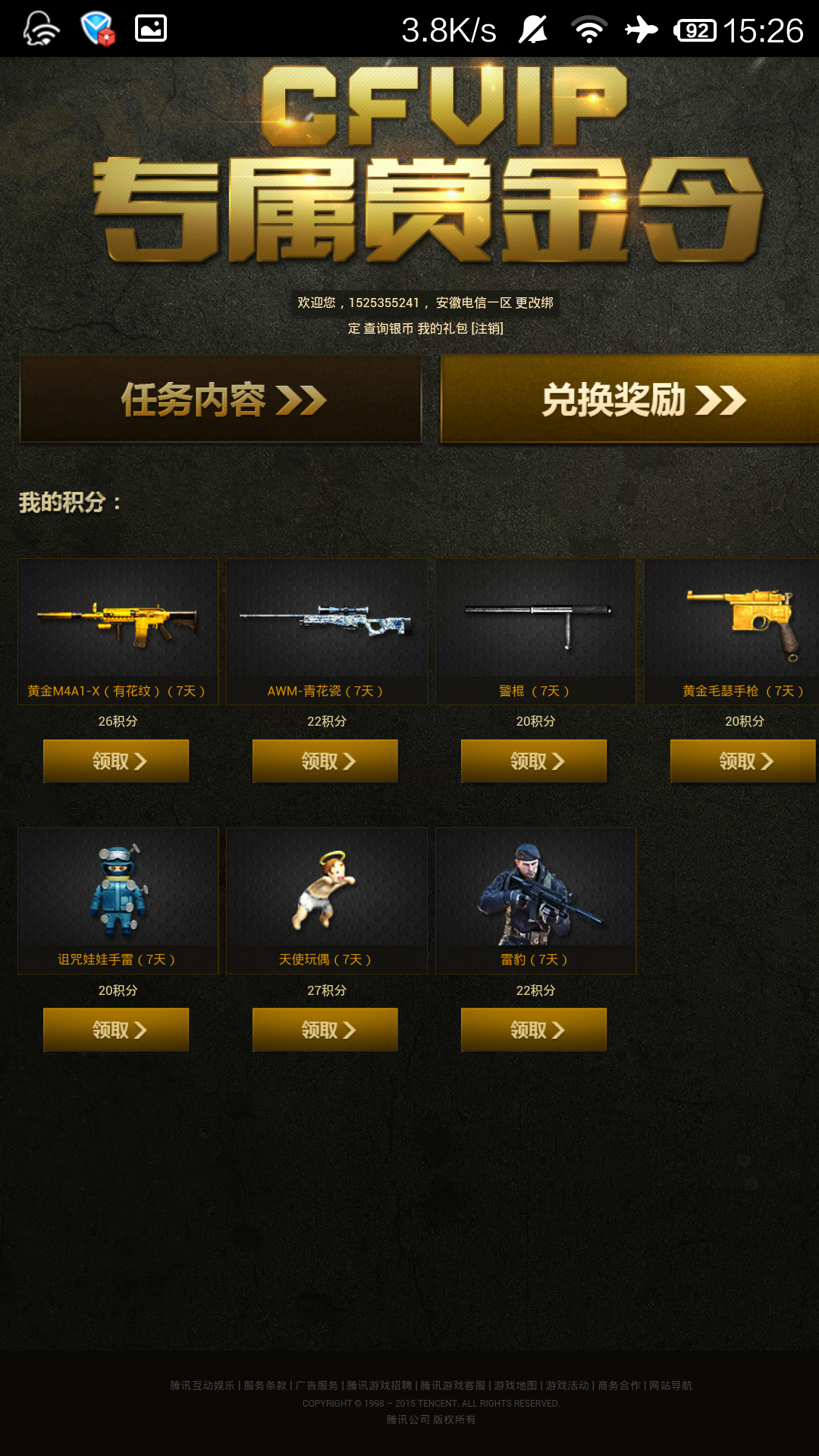This screenshot has width=819, height=1456.
Task: Open the 服务条款 terms of service link
Action: (265, 1385)
